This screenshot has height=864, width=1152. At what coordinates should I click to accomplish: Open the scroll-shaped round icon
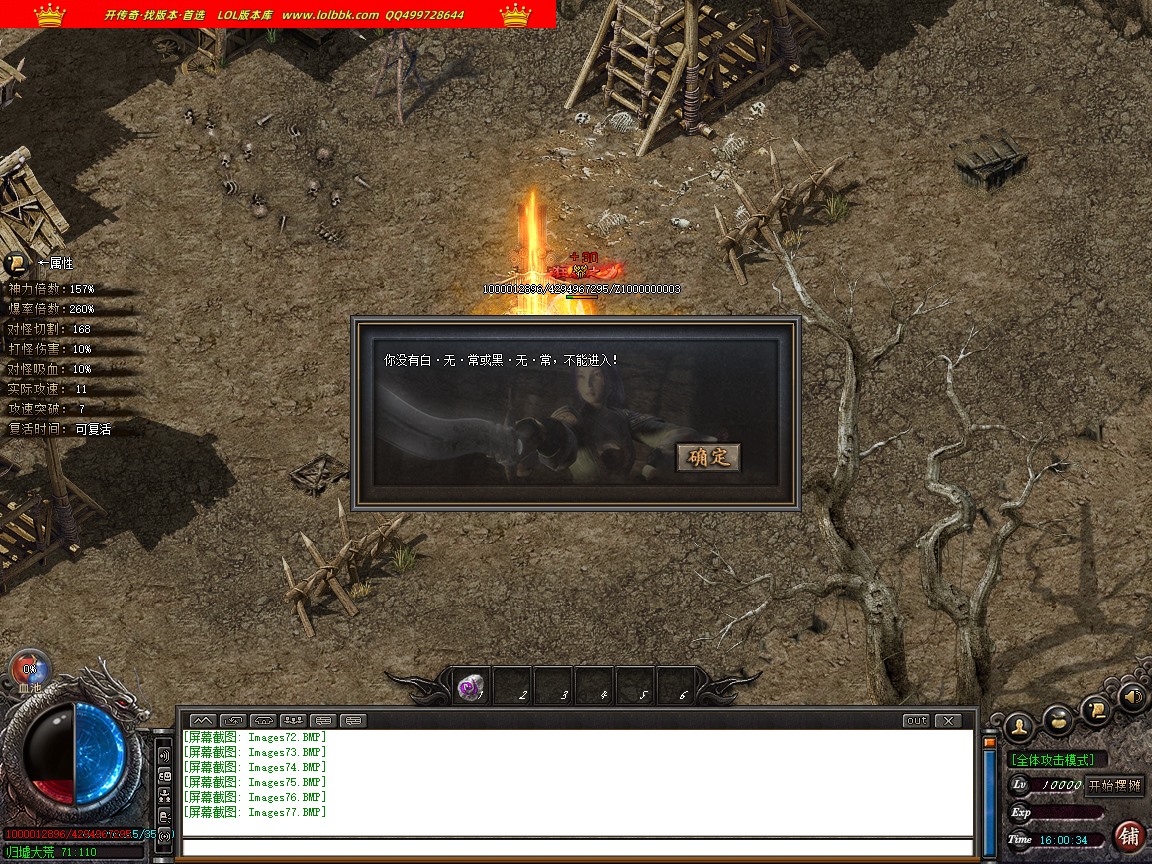pos(1097,707)
